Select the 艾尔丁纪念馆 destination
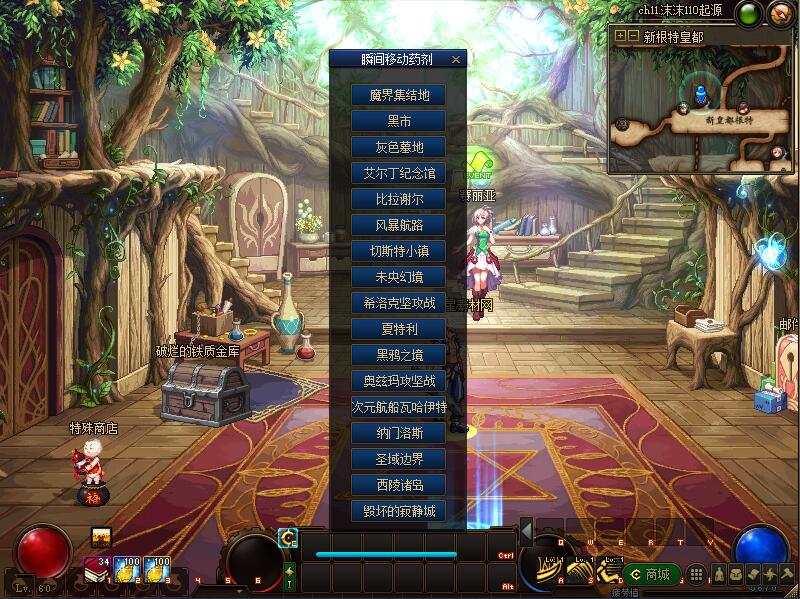The height and width of the screenshot is (599, 800). [x=398, y=173]
